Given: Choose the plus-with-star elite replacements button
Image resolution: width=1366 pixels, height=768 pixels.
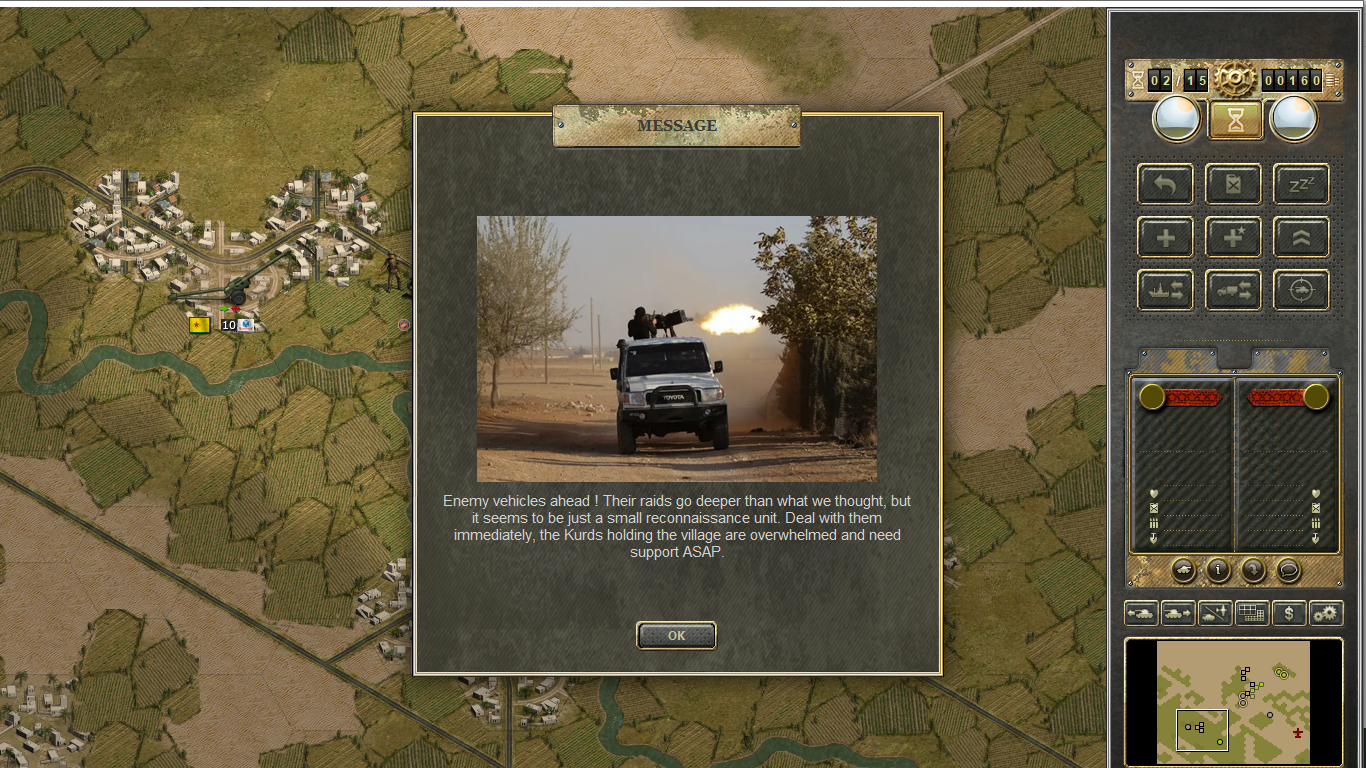Looking at the screenshot, I should (x=1233, y=238).
